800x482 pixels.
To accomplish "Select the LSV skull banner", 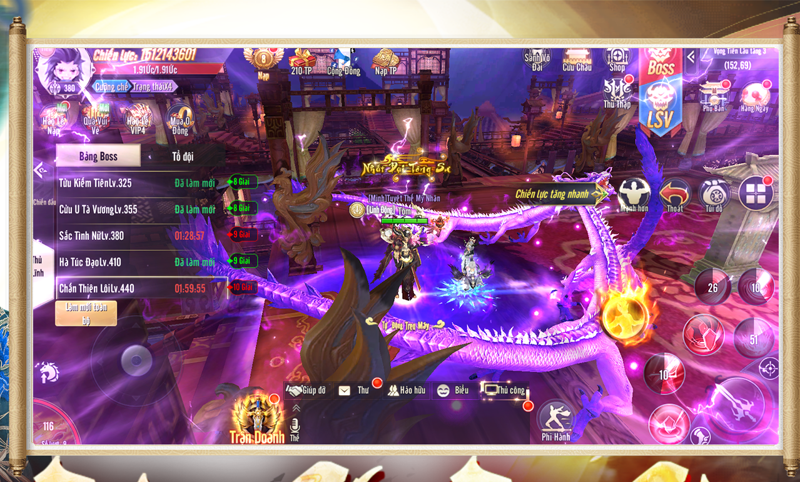I will 660,108.
